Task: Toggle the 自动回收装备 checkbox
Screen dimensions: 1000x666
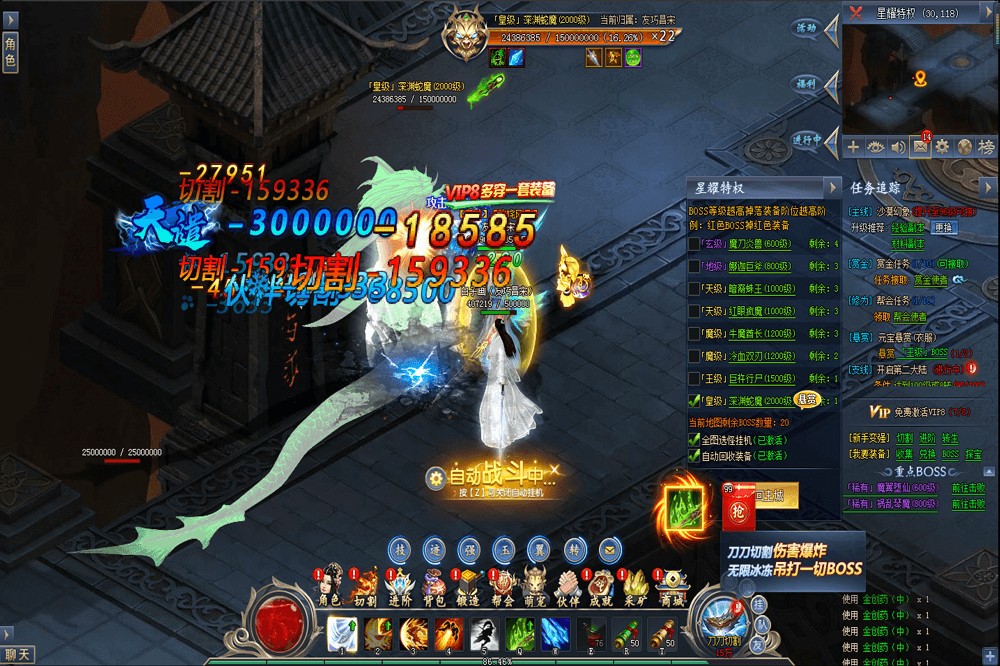Action: (695, 455)
